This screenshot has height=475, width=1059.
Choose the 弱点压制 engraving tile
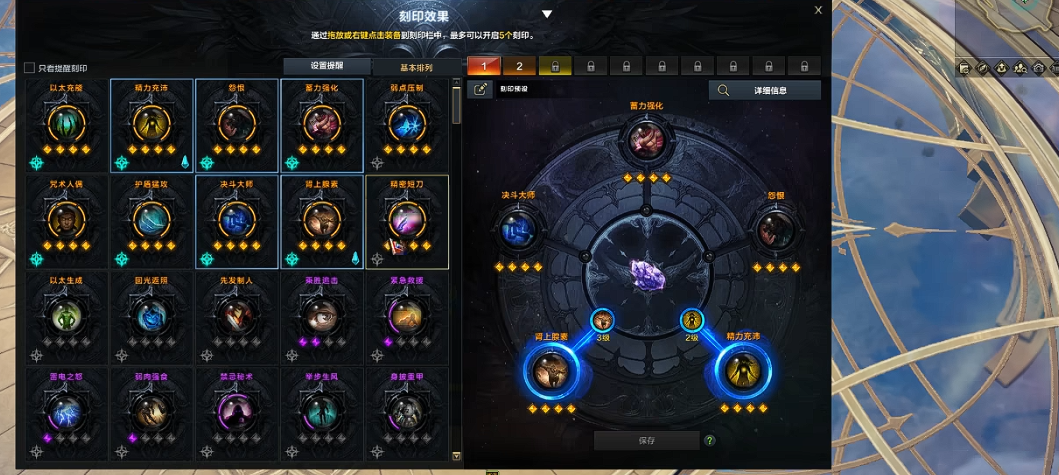(x=408, y=124)
